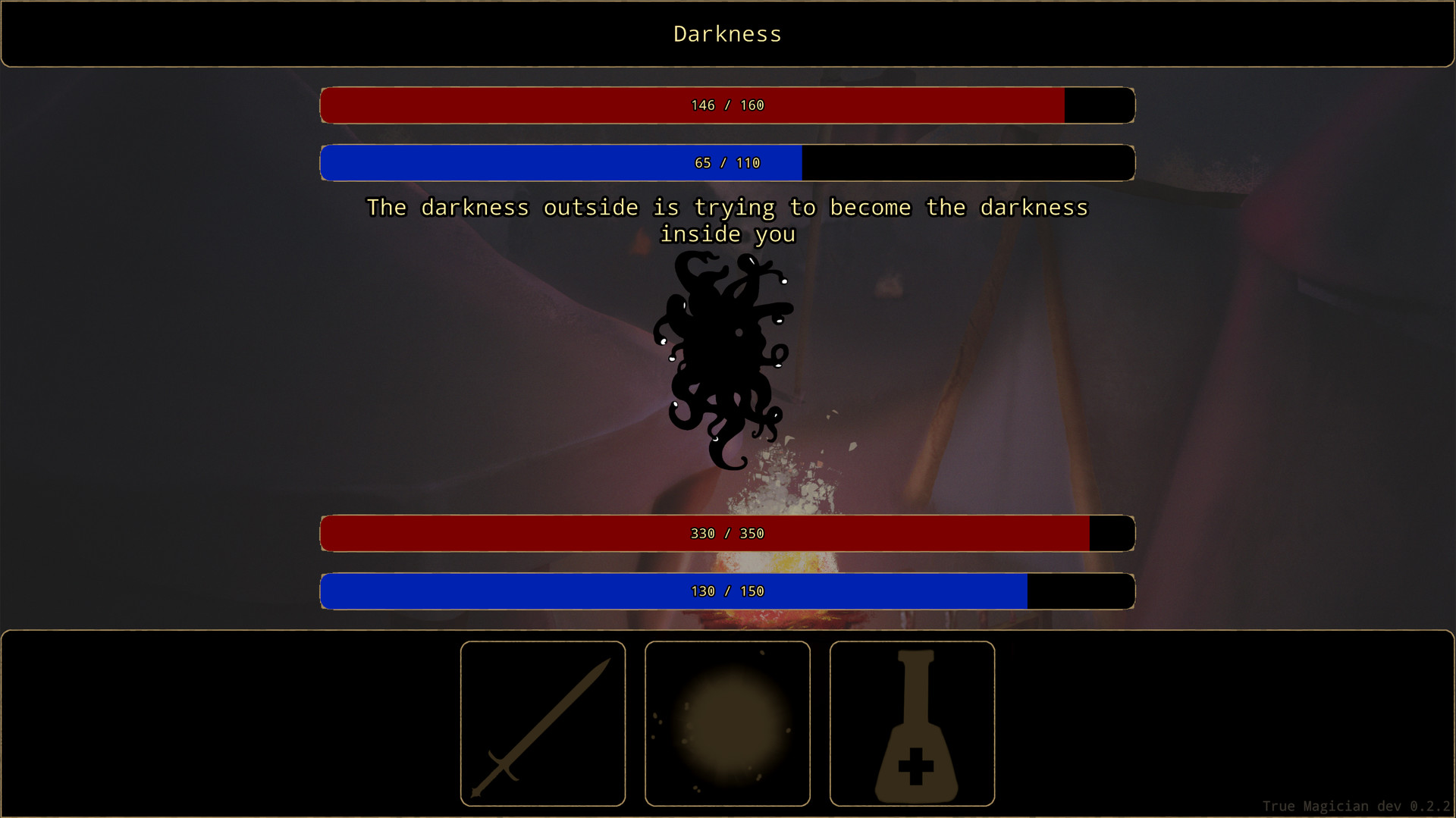Activate the middle combat action icon
Viewport: 1456px width, 818px height.
click(727, 723)
